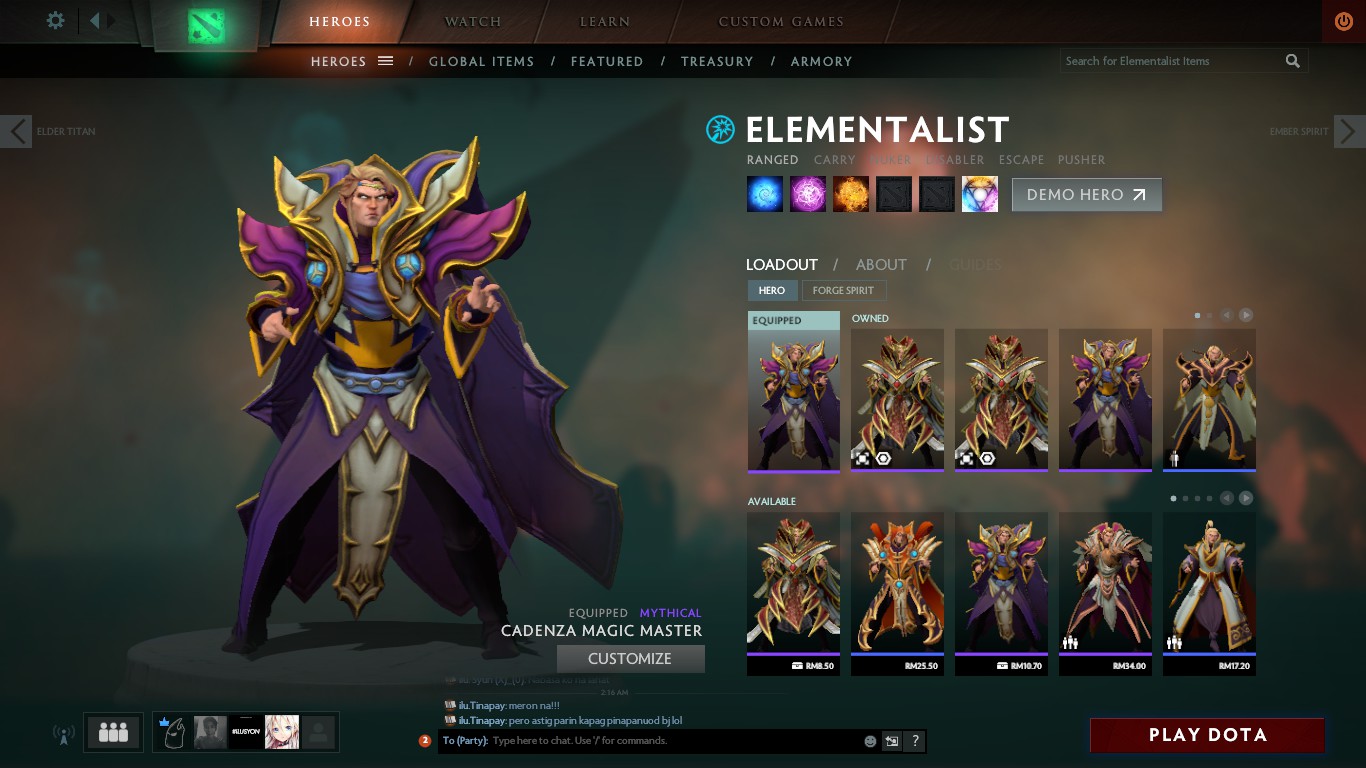The image size is (1366, 768).
Task: Open the ultimate prism ability icon
Action: [x=979, y=194]
